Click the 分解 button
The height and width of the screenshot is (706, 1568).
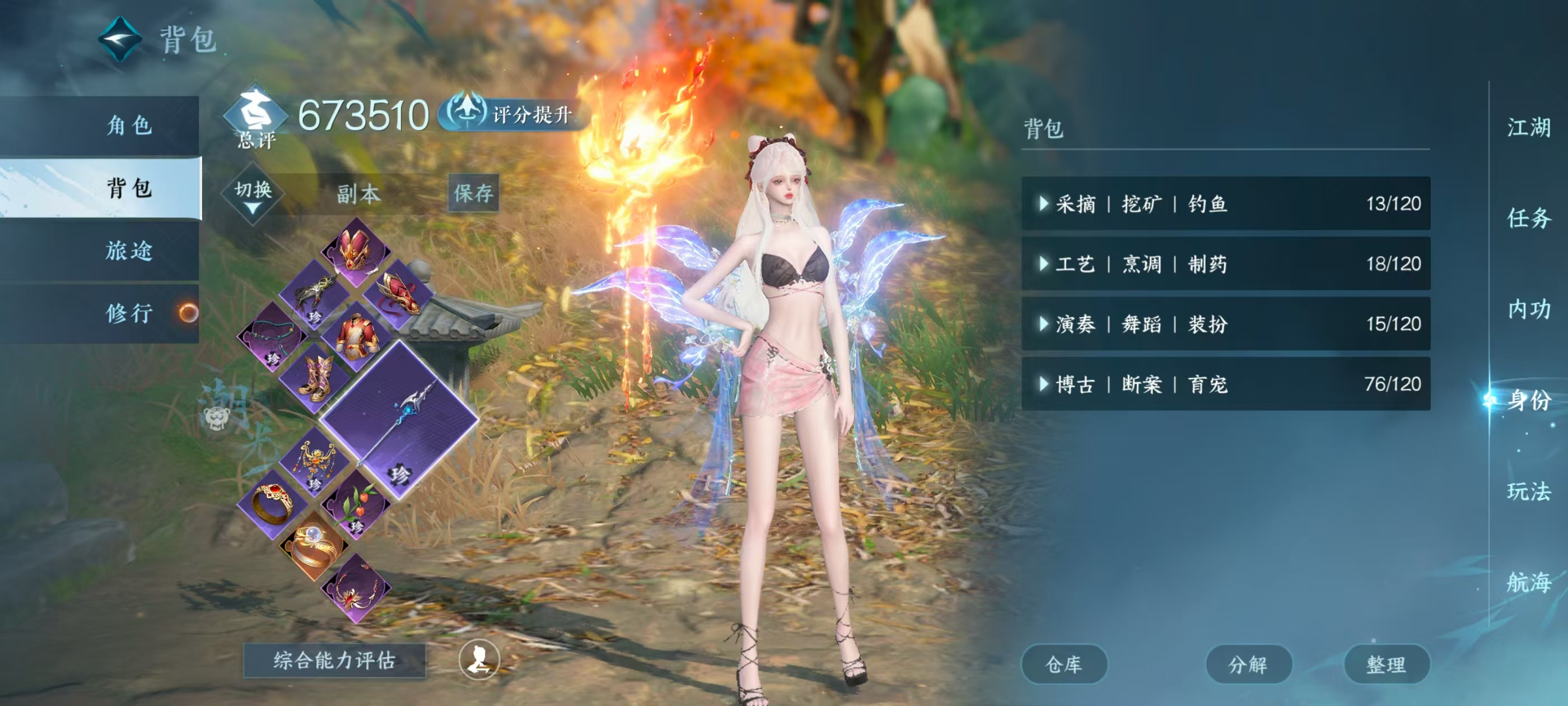click(1248, 664)
